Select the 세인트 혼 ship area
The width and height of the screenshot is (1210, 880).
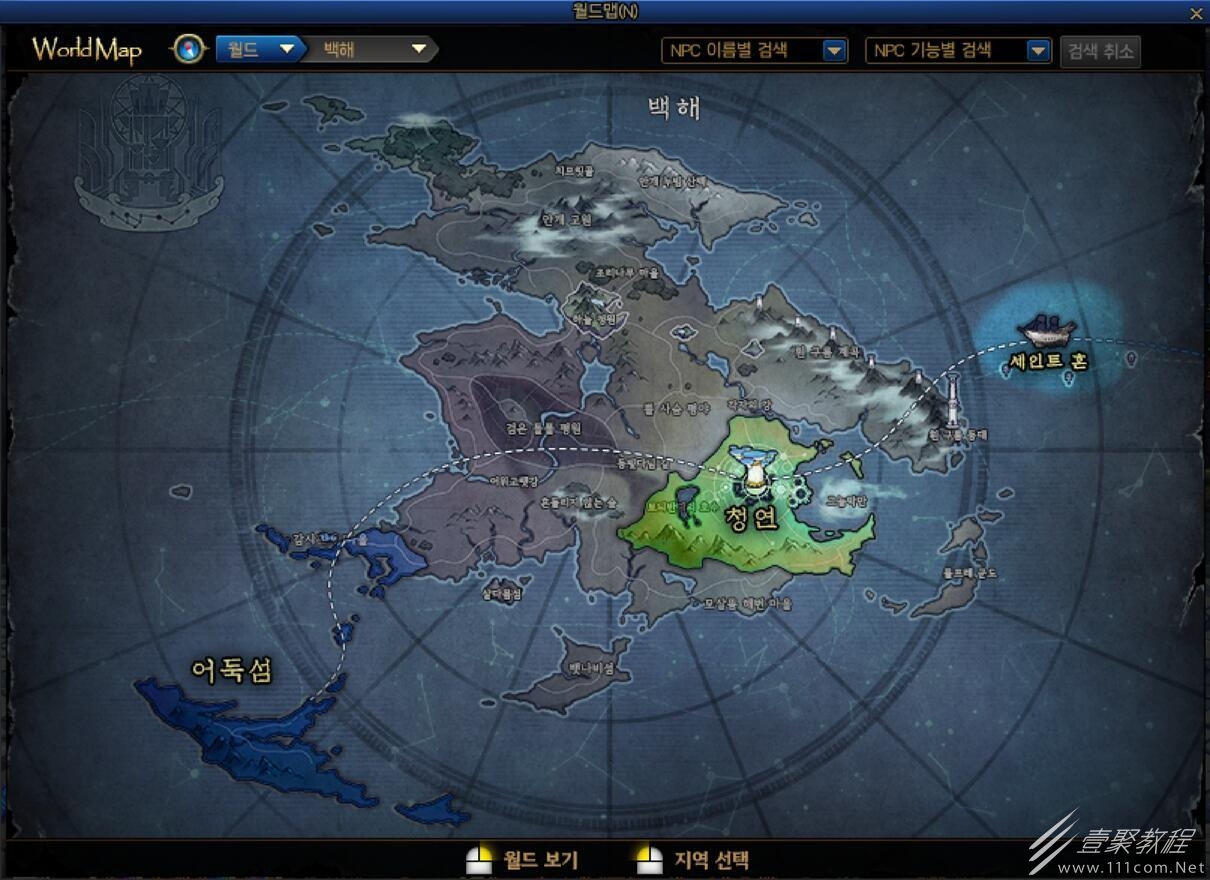[x=1048, y=340]
